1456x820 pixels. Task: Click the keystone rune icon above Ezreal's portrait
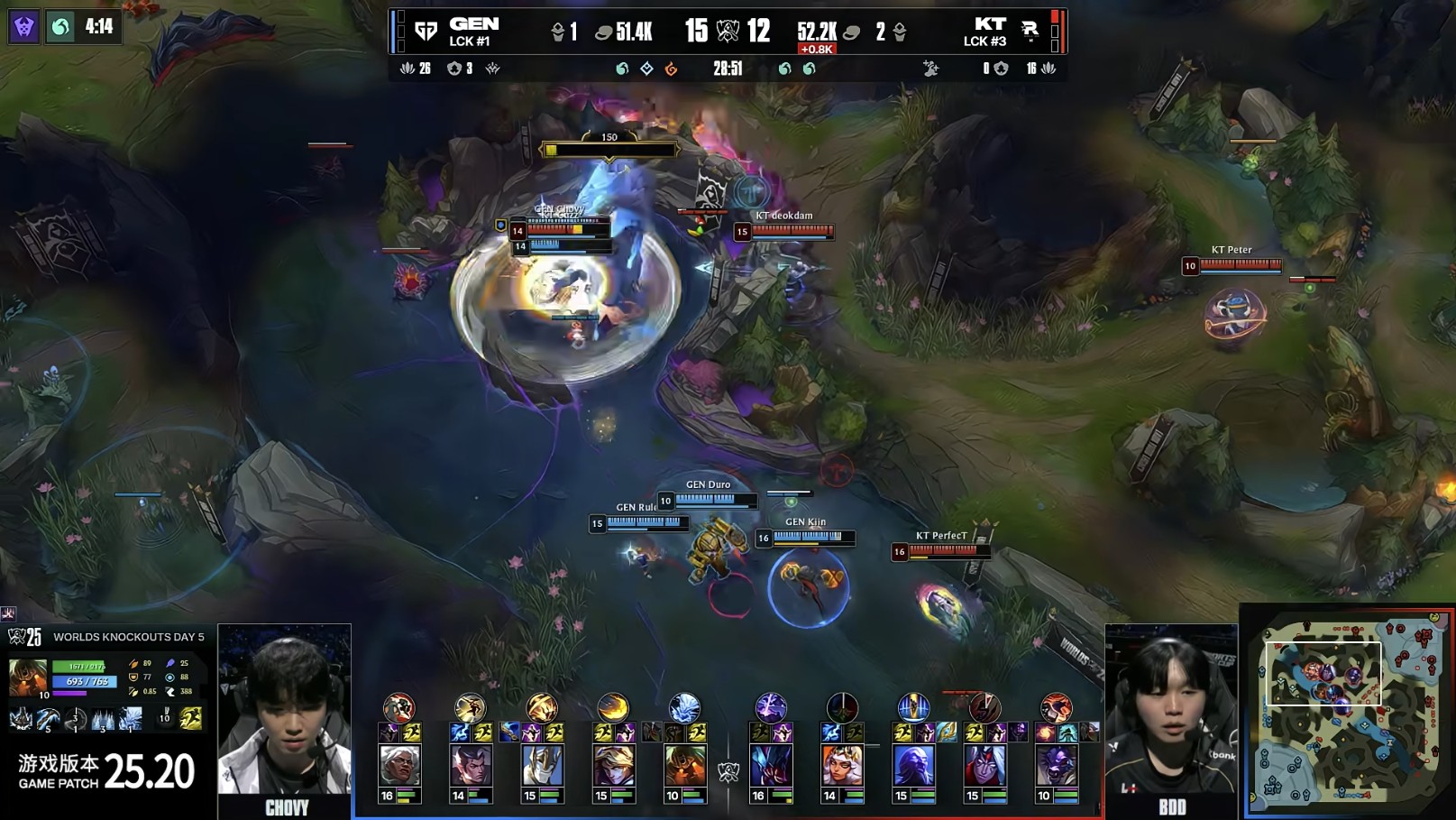click(613, 707)
